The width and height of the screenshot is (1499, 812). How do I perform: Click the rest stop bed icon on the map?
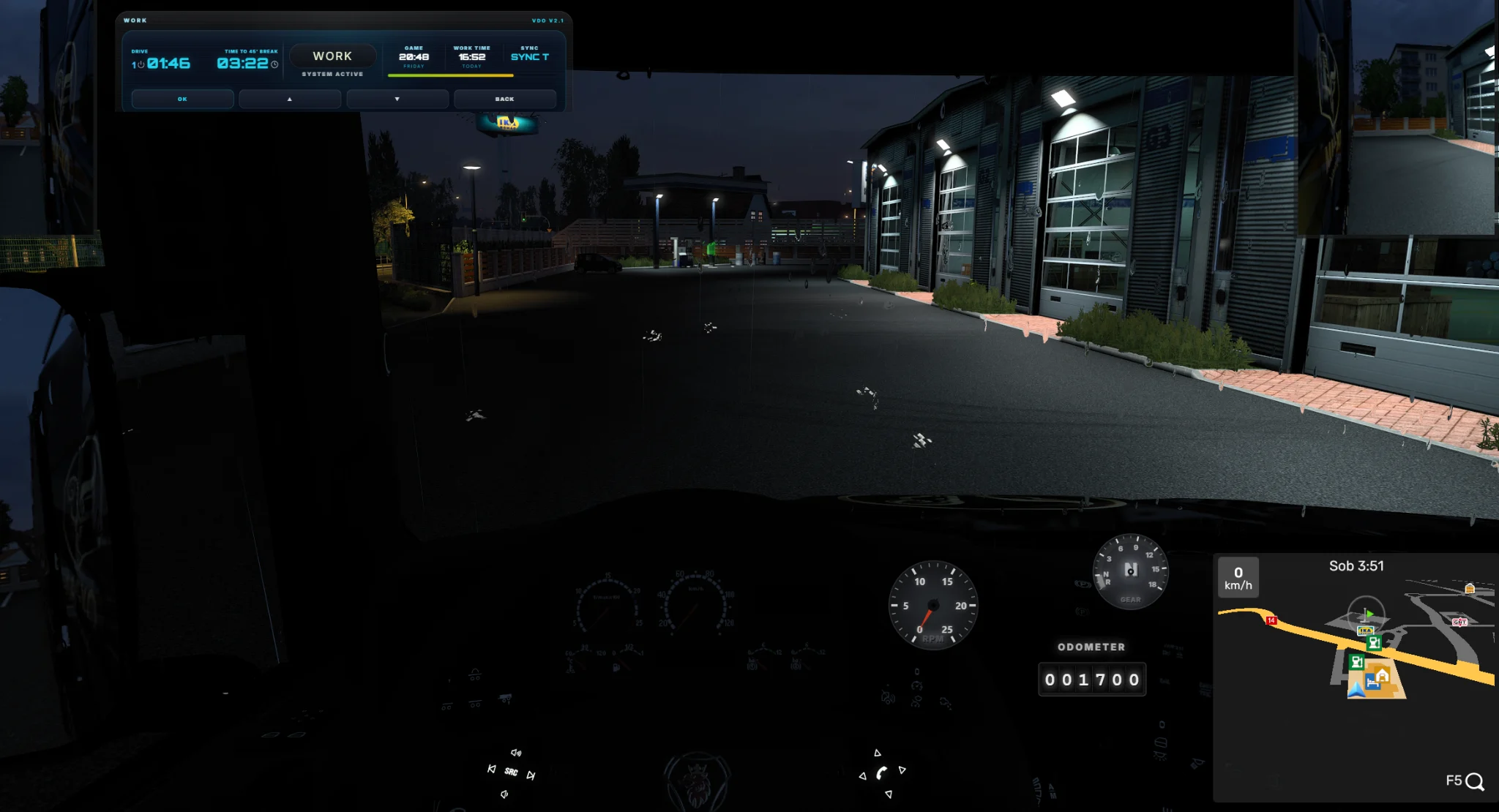coord(1372,683)
